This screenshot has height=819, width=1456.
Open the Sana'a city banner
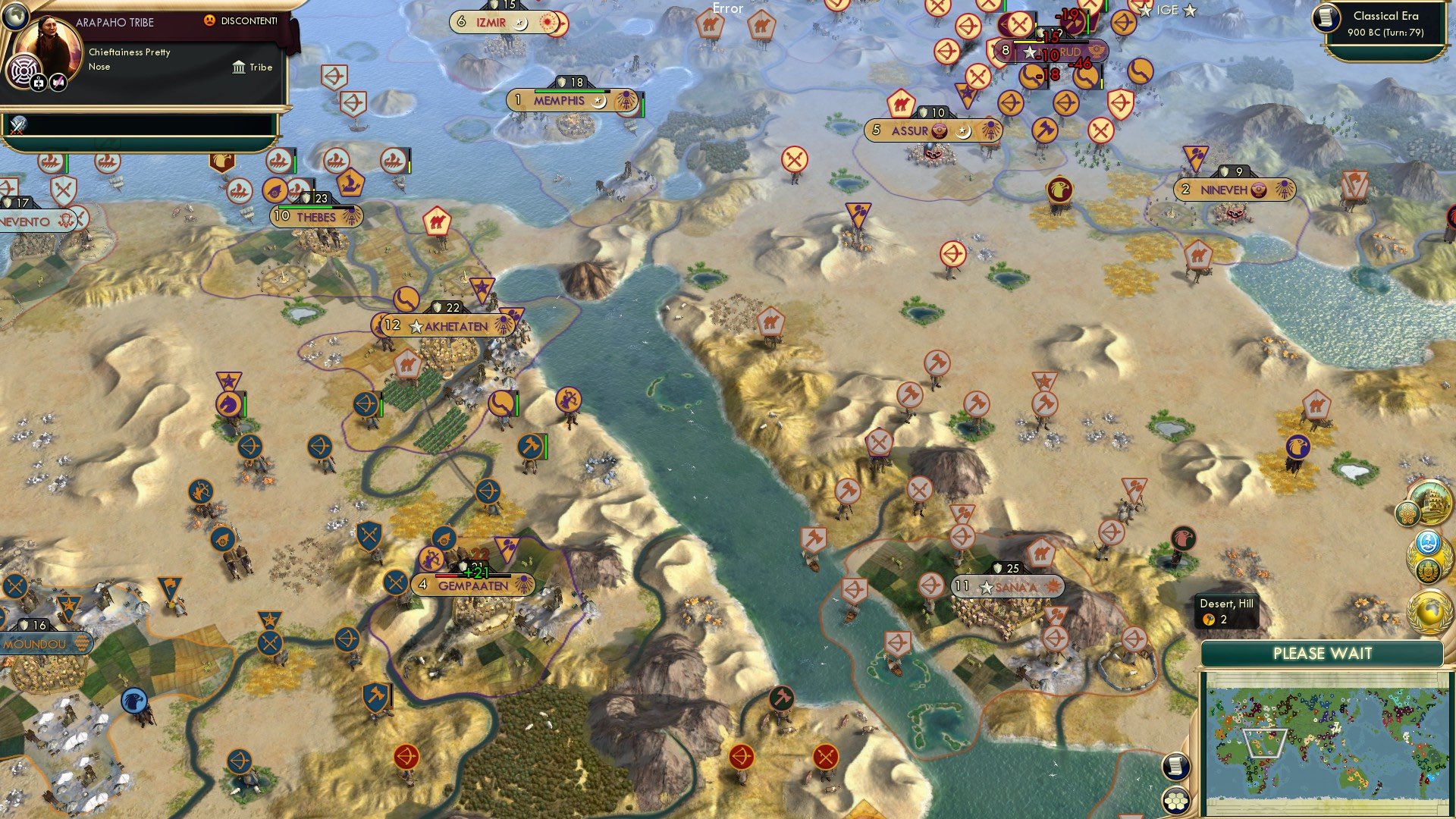(x=1009, y=586)
